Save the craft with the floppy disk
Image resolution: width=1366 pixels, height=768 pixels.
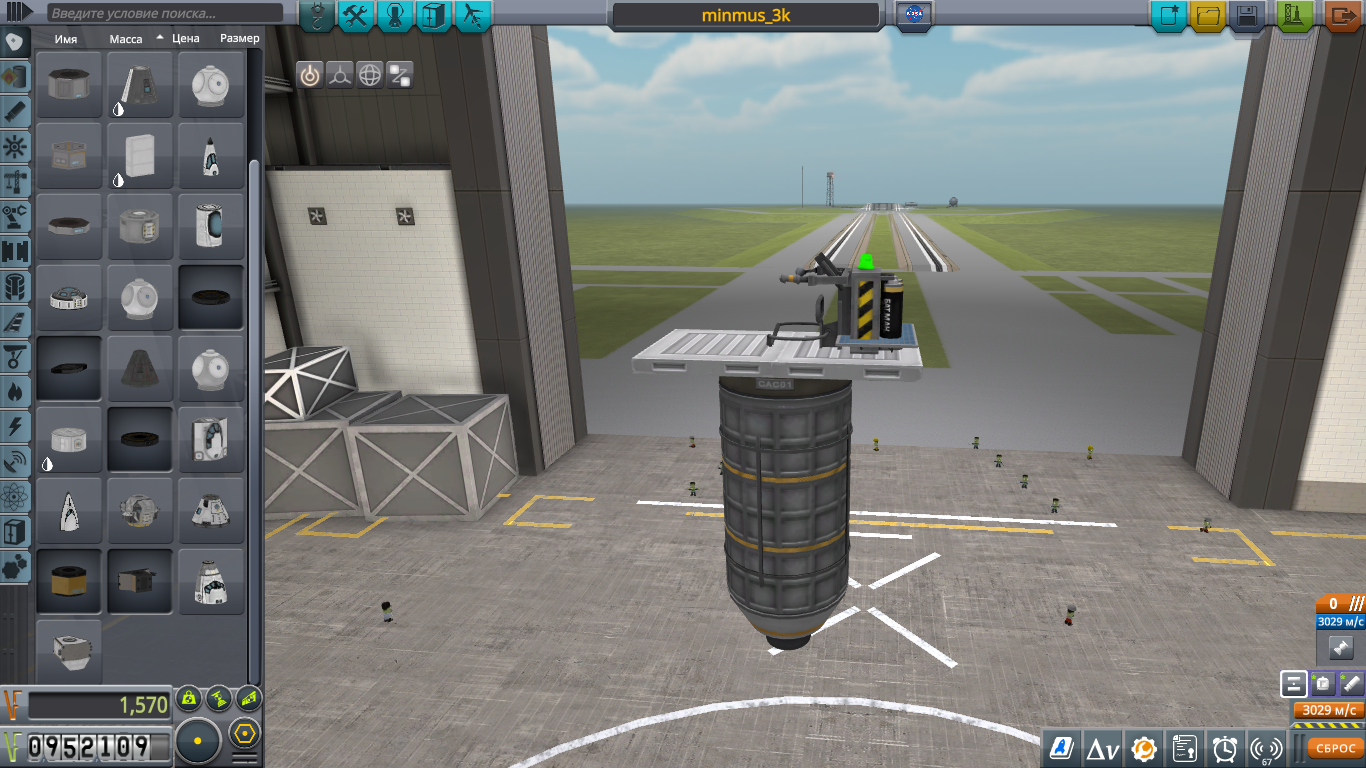(x=1246, y=16)
